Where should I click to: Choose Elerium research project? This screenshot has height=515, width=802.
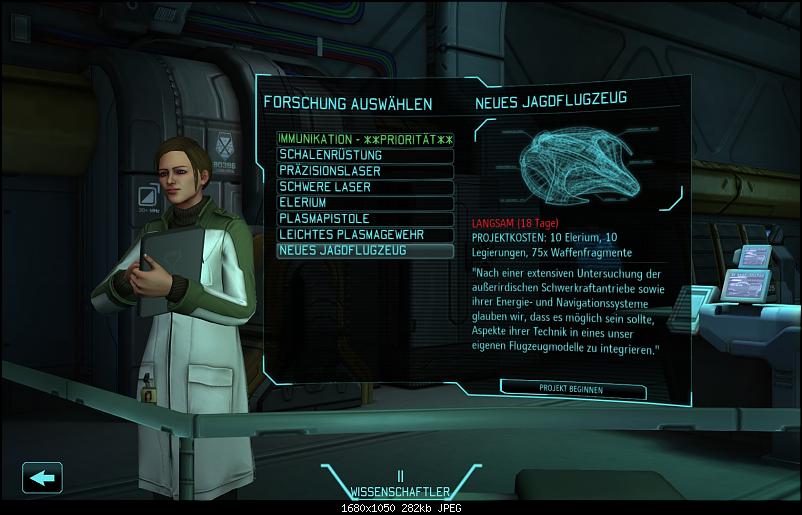pos(365,202)
